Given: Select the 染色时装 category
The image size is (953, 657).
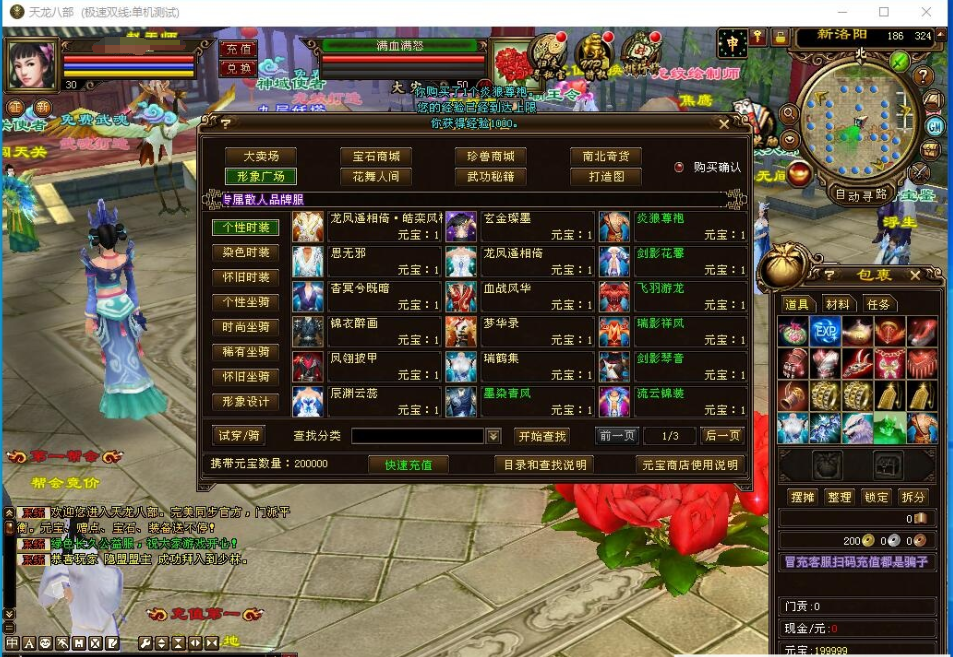Looking at the screenshot, I should pos(245,252).
